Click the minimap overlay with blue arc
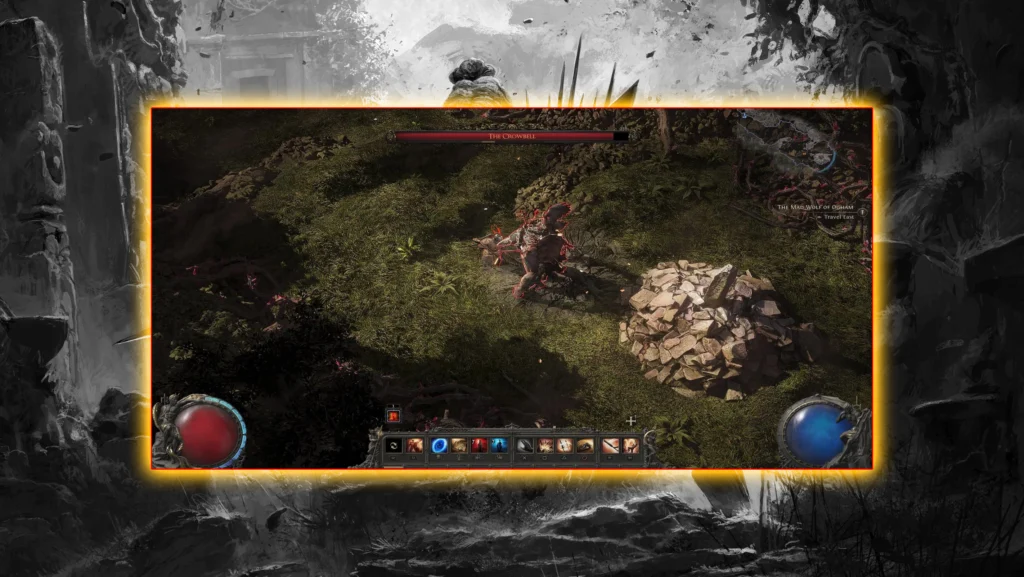This screenshot has height=577, width=1024. point(820,157)
